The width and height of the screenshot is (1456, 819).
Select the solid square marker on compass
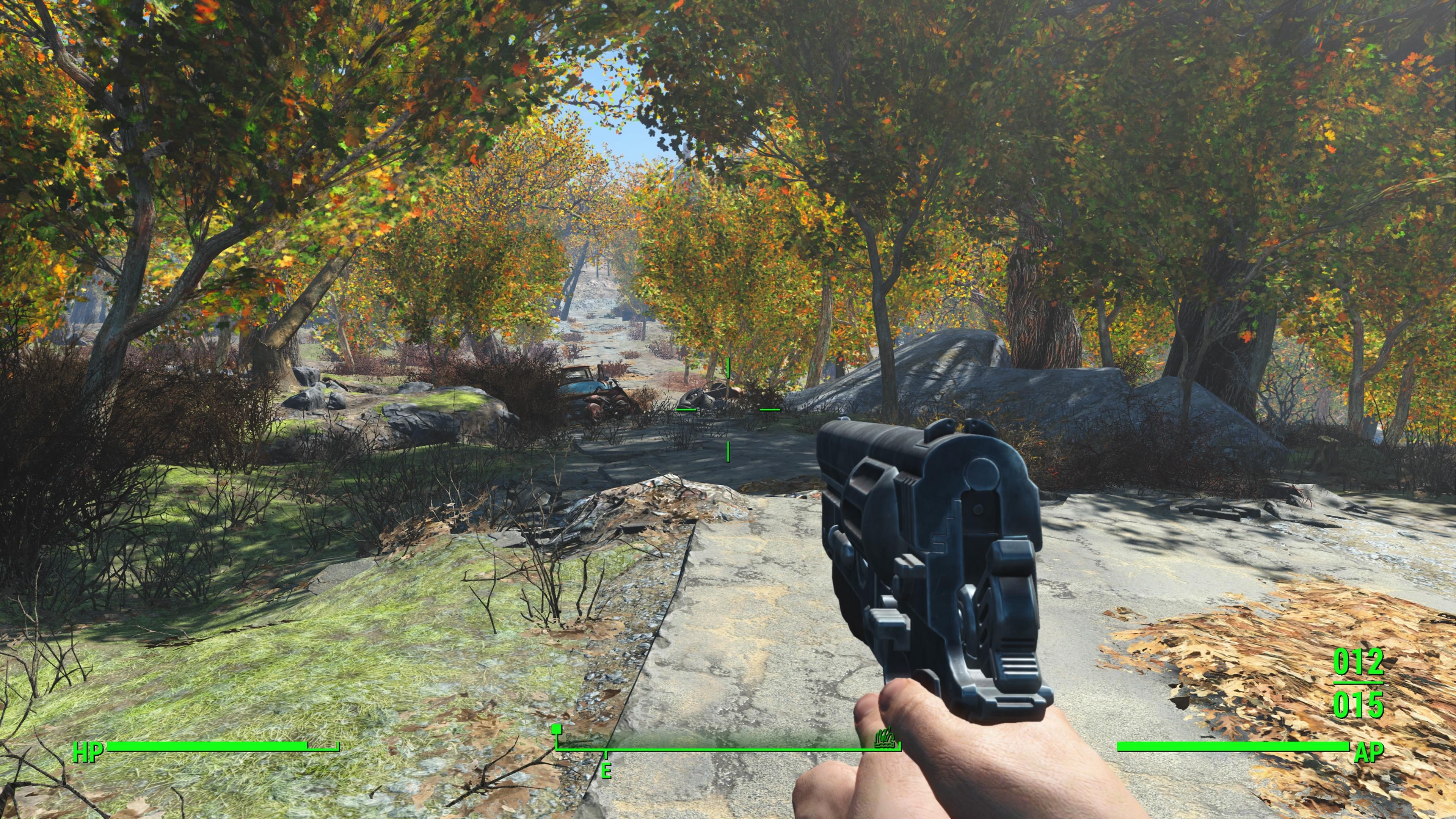[557, 729]
